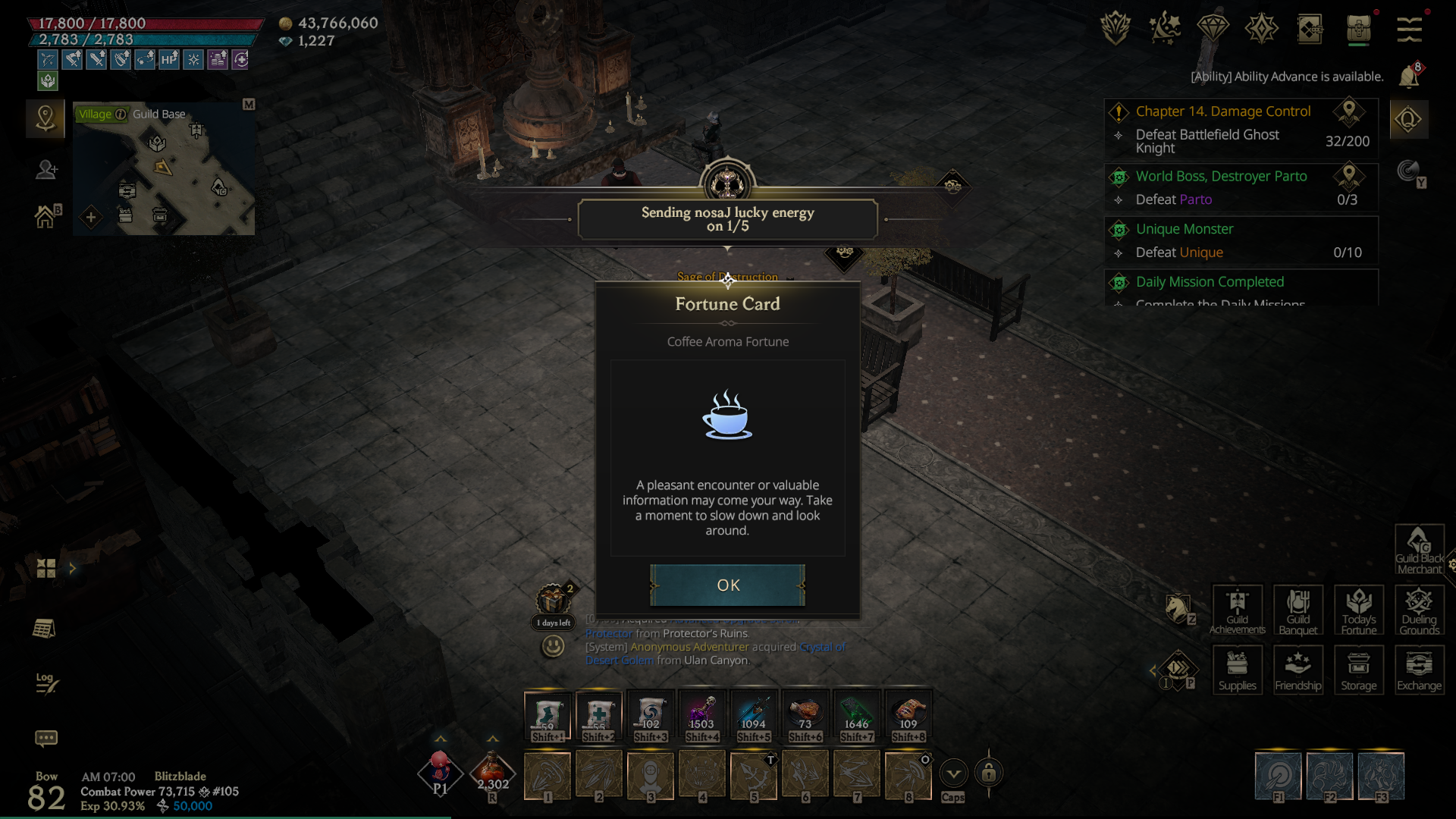This screenshot has width=1456, height=819.
Task: Use the red health potion slot
Action: (492, 773)
